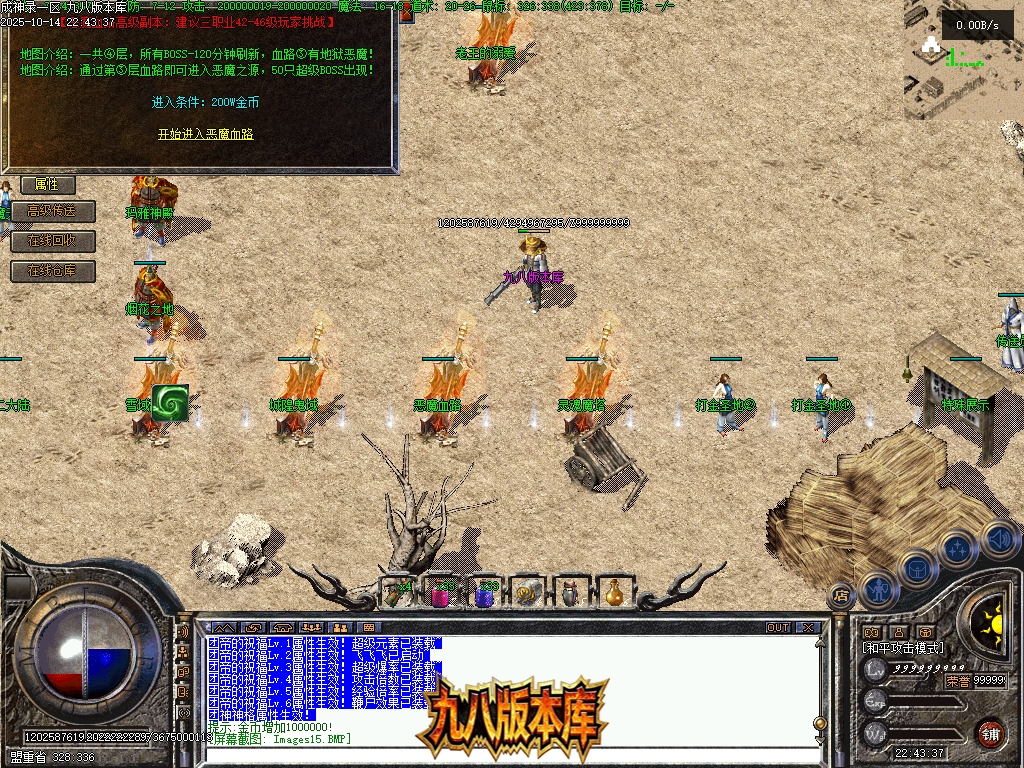Open the bag inventory round button
Image resolution: width=1024 pixels, height=768 pixels.
916,569
